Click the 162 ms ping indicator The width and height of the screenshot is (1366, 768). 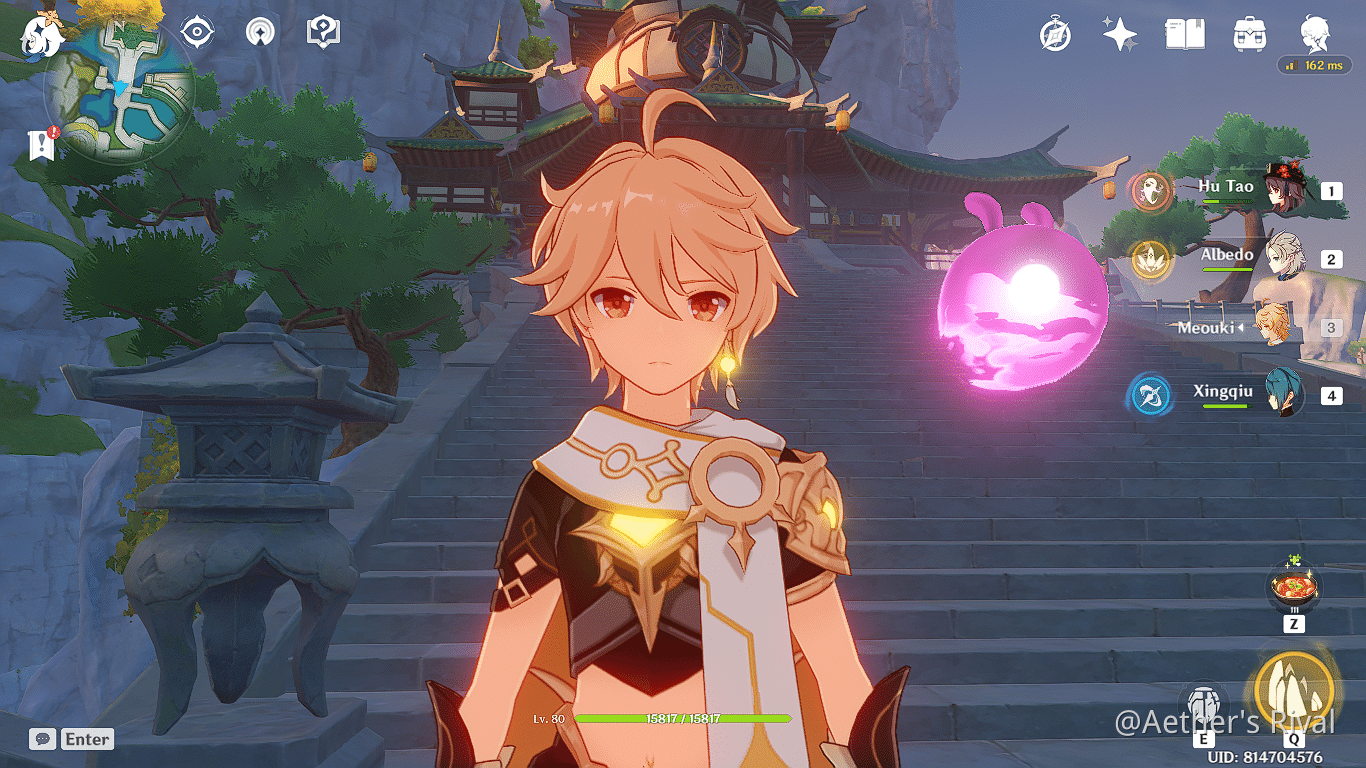[1313, 63]
